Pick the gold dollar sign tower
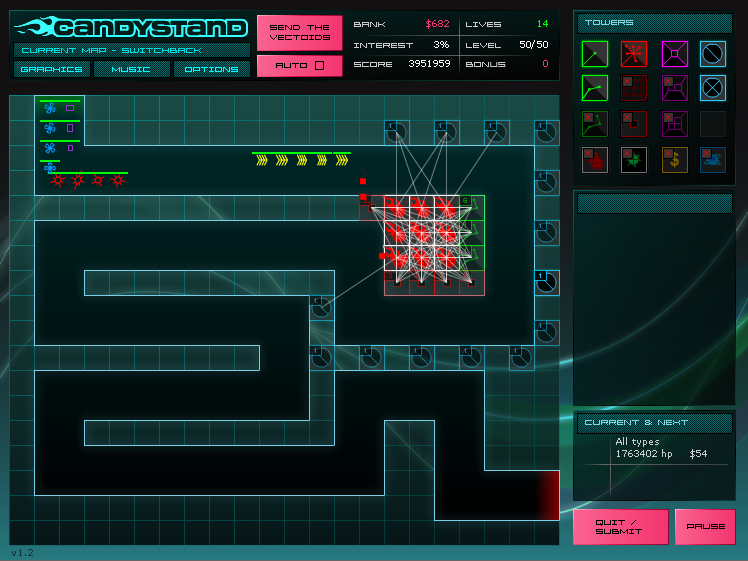The height and width of the screenshot is (561, 748). (x=674, y=160)
